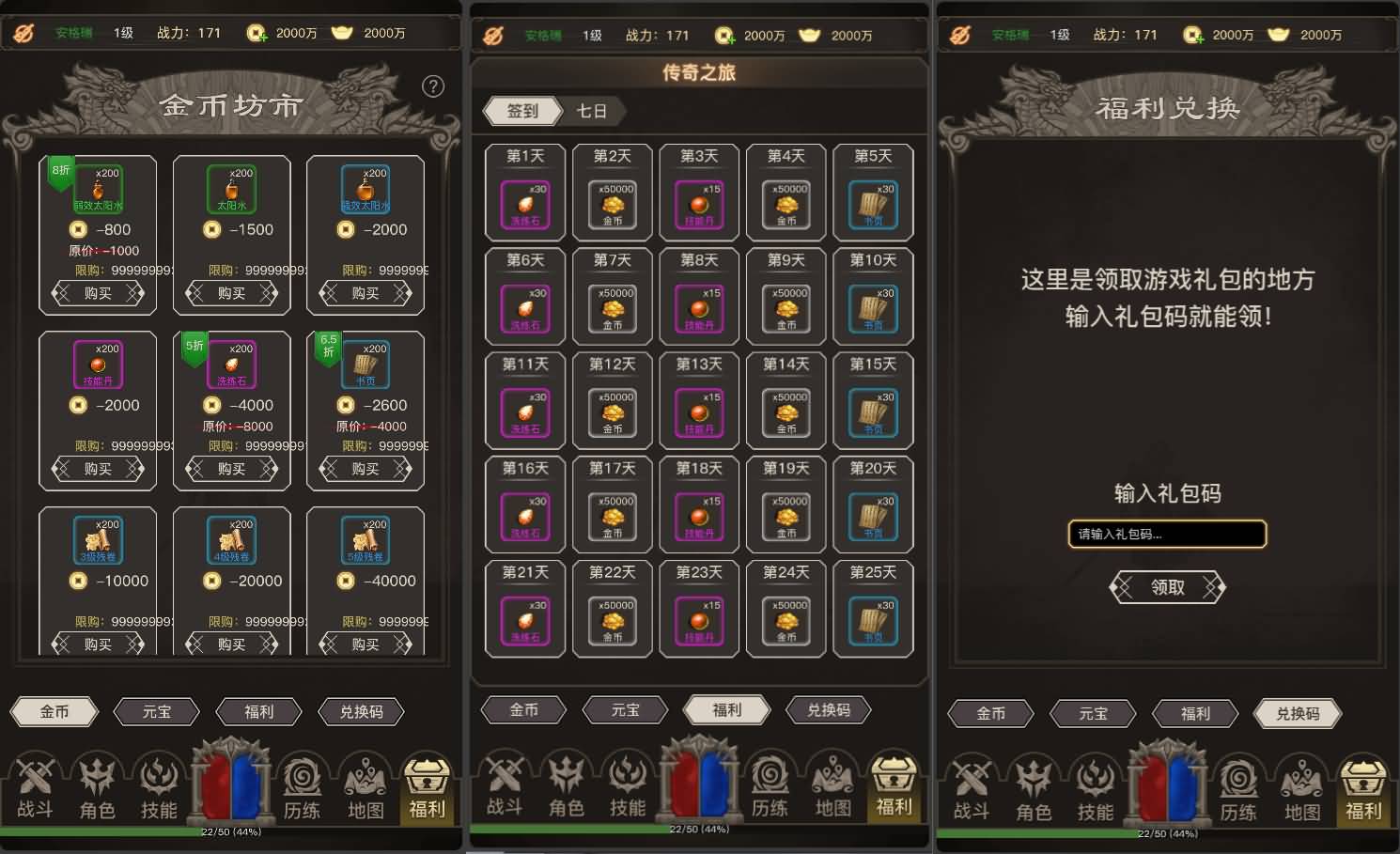Click 购买 to buy 太阳水 for 1500
Image resolution: width=1400 pixels, height=854 pixels.
coord(231,293)
